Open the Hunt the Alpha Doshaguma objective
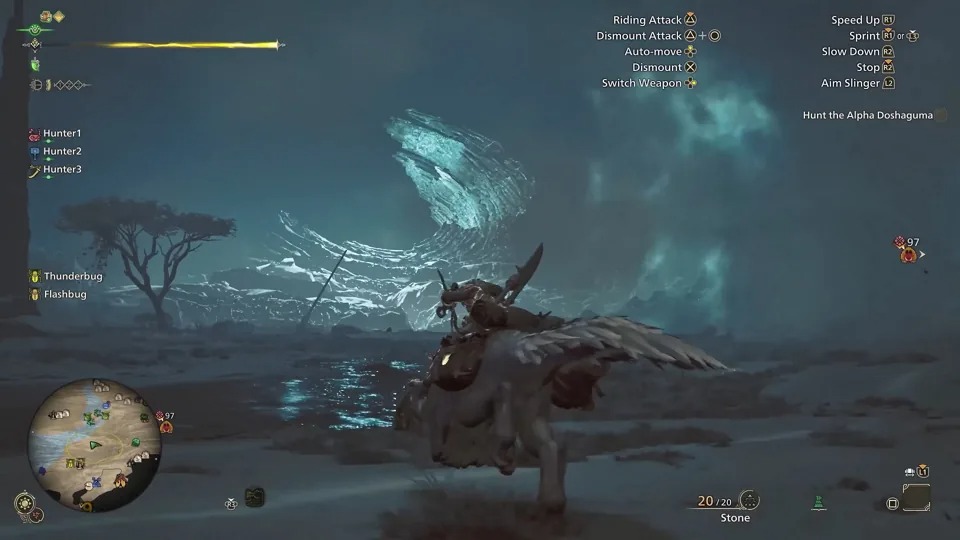 pyautogui.click(x=867, y=115)
